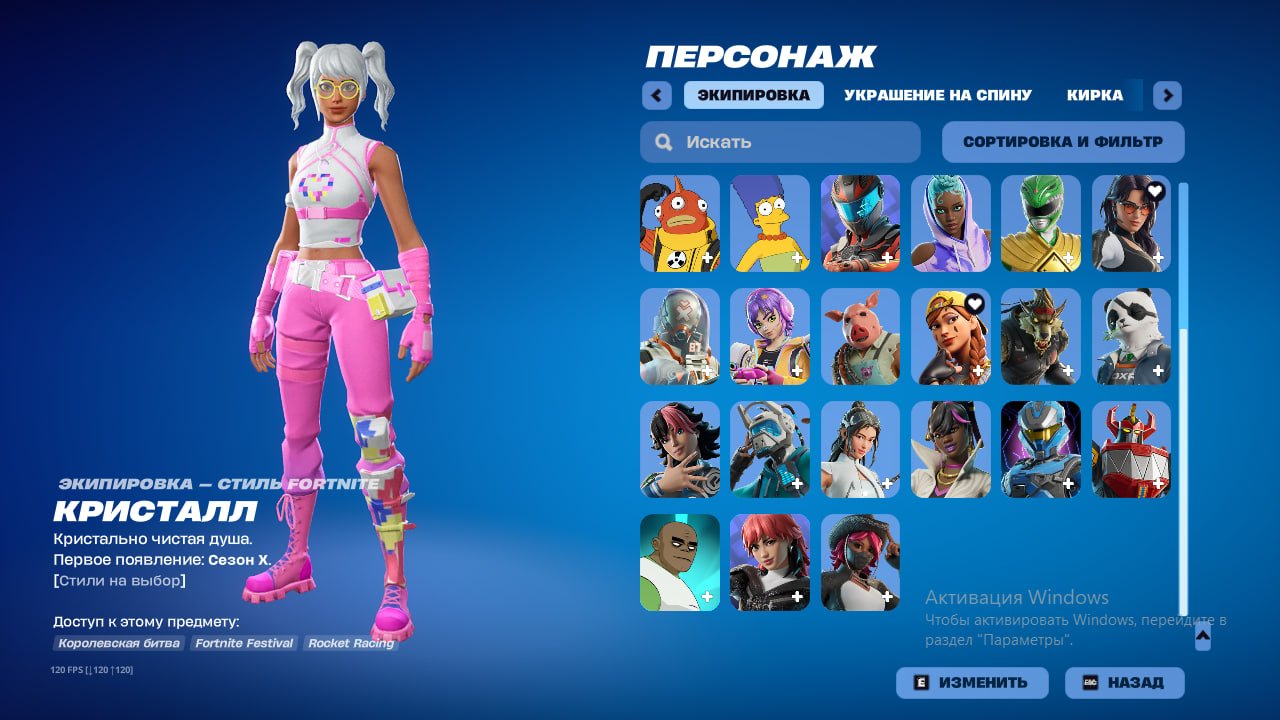Click the right navigation chevron arrow

point(1166,95)
